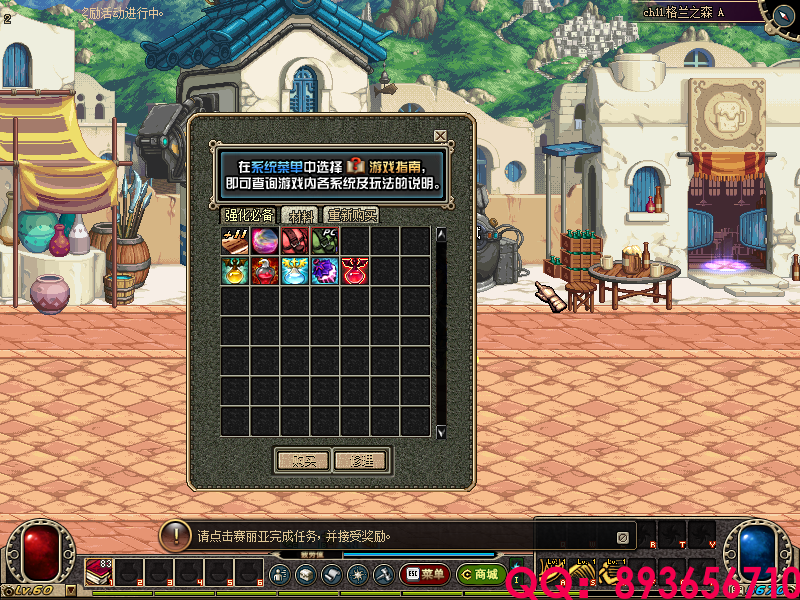The image size is (800, 600).
Task: Pick the pink-purple orb item
Action: (x=265, y=241)
